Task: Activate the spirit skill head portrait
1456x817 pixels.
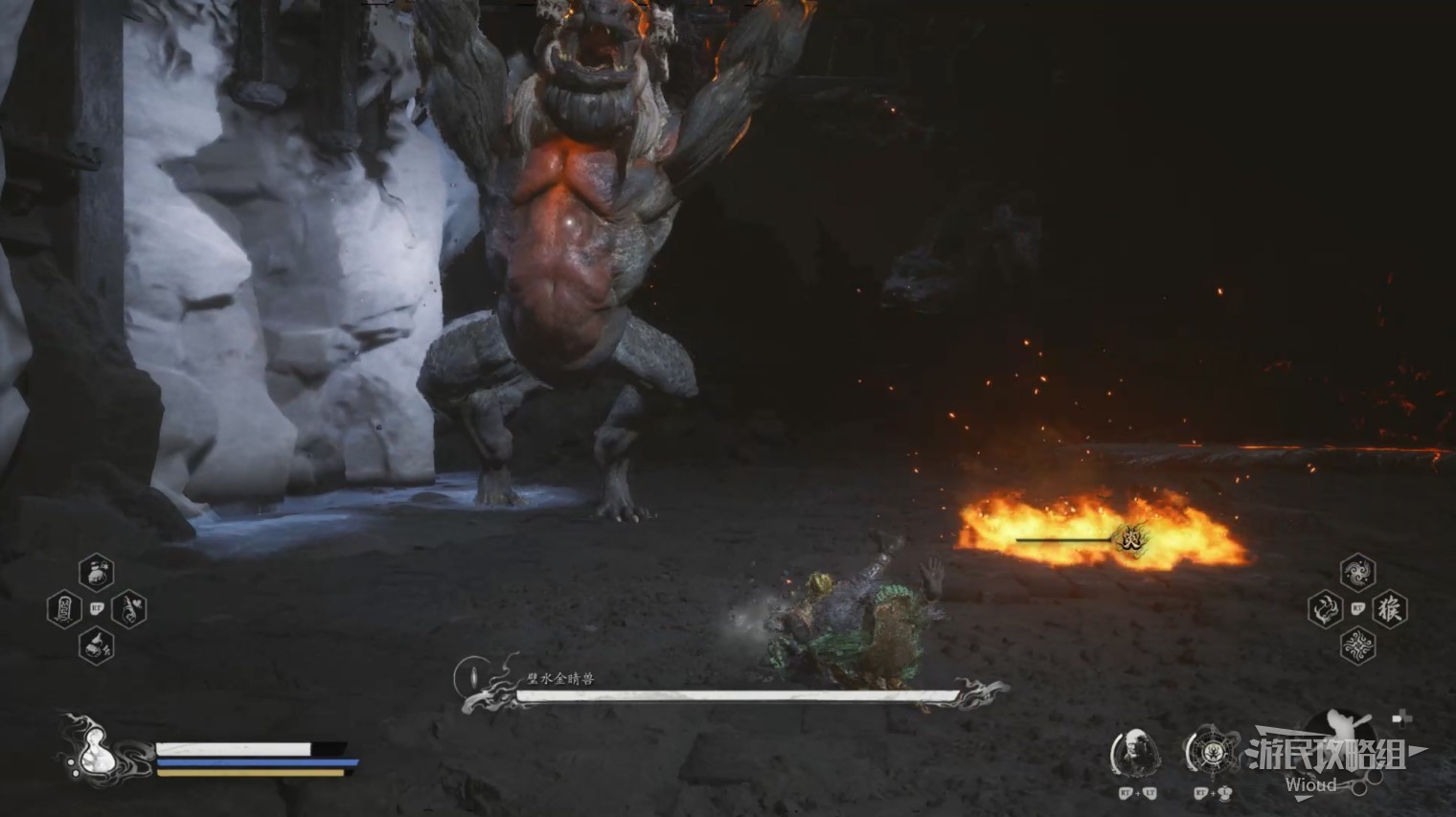Action: (1136, 753)
